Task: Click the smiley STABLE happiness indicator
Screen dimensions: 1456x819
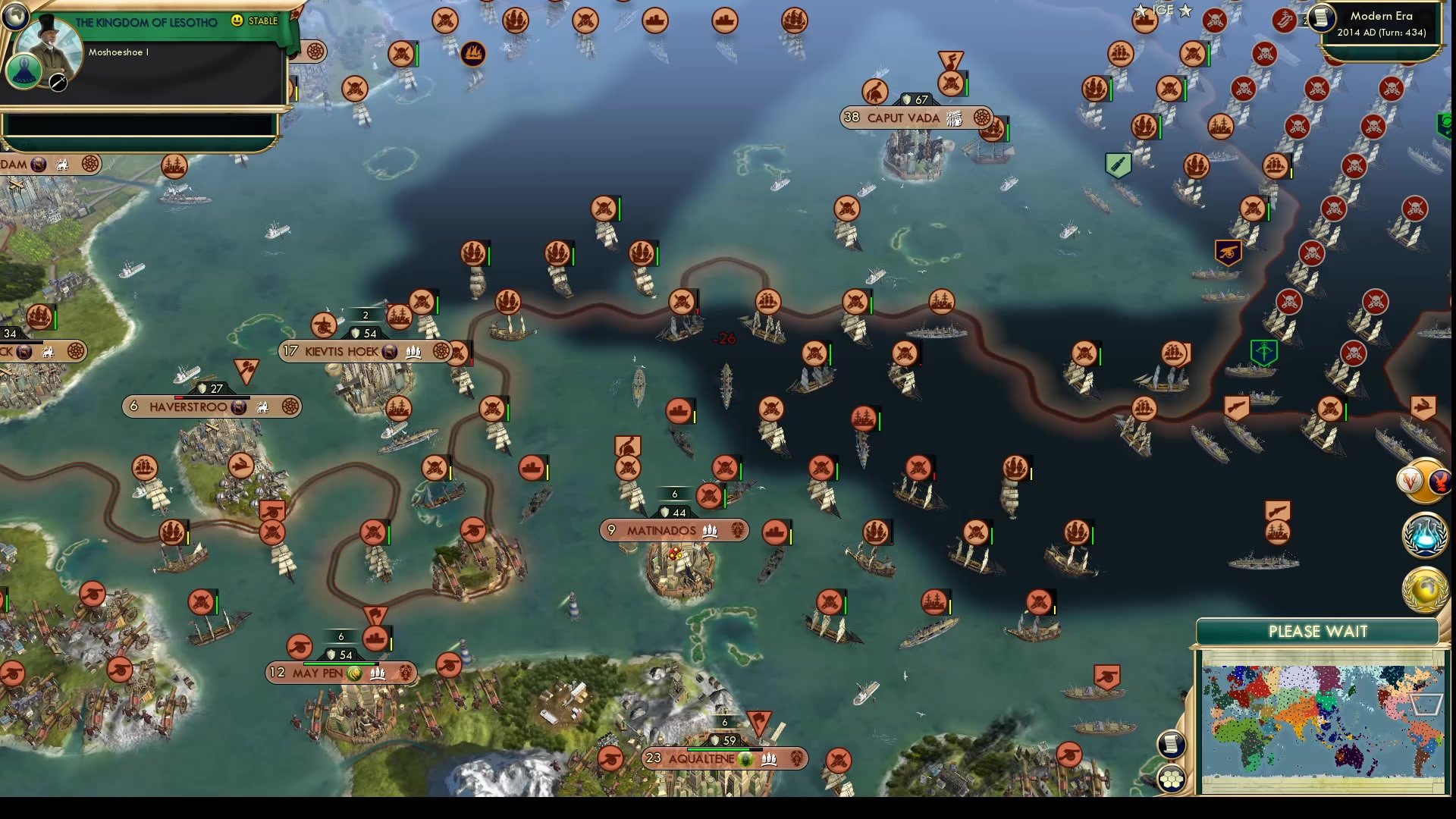Action: click(x=237, y=20)
